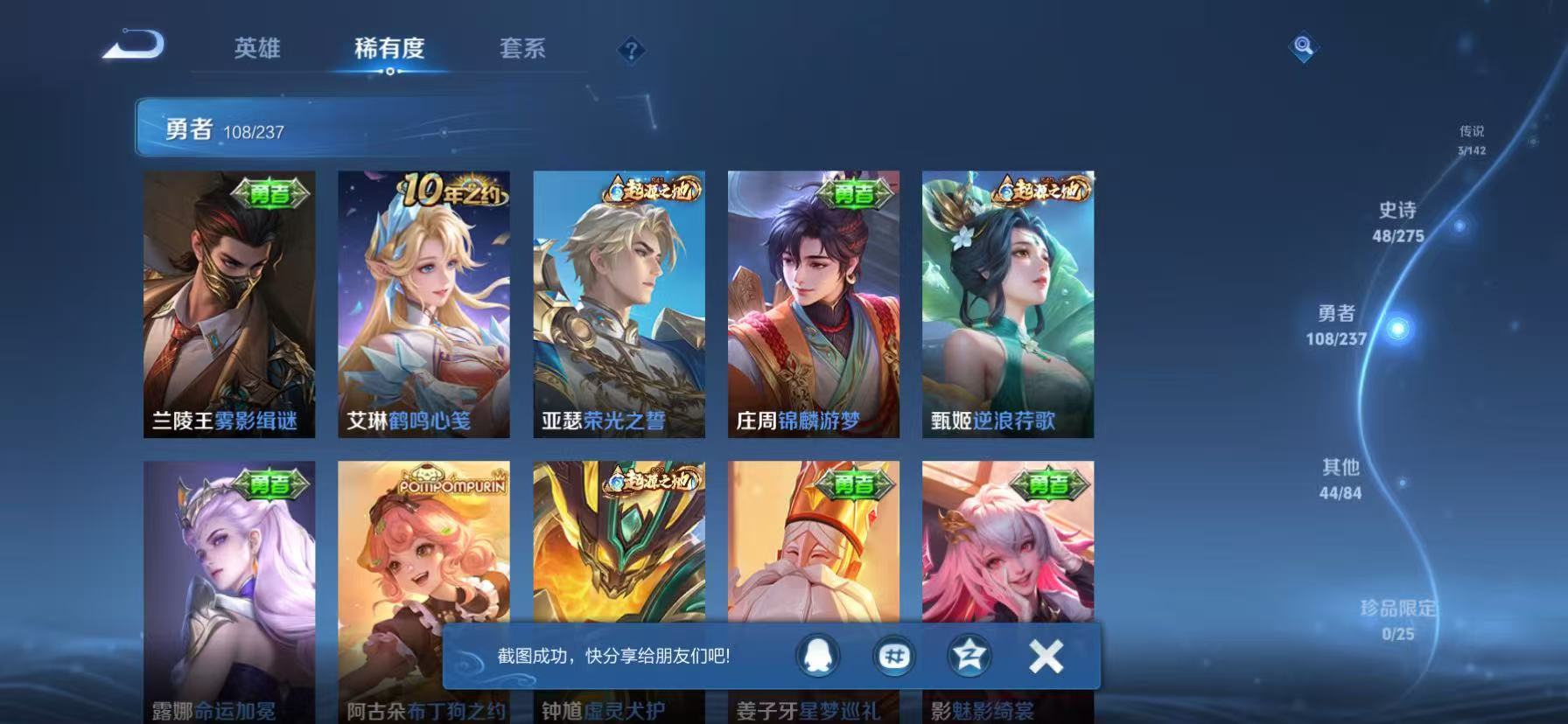
Task: Switch to the 套系 tab
Action: tap(522, 50)
